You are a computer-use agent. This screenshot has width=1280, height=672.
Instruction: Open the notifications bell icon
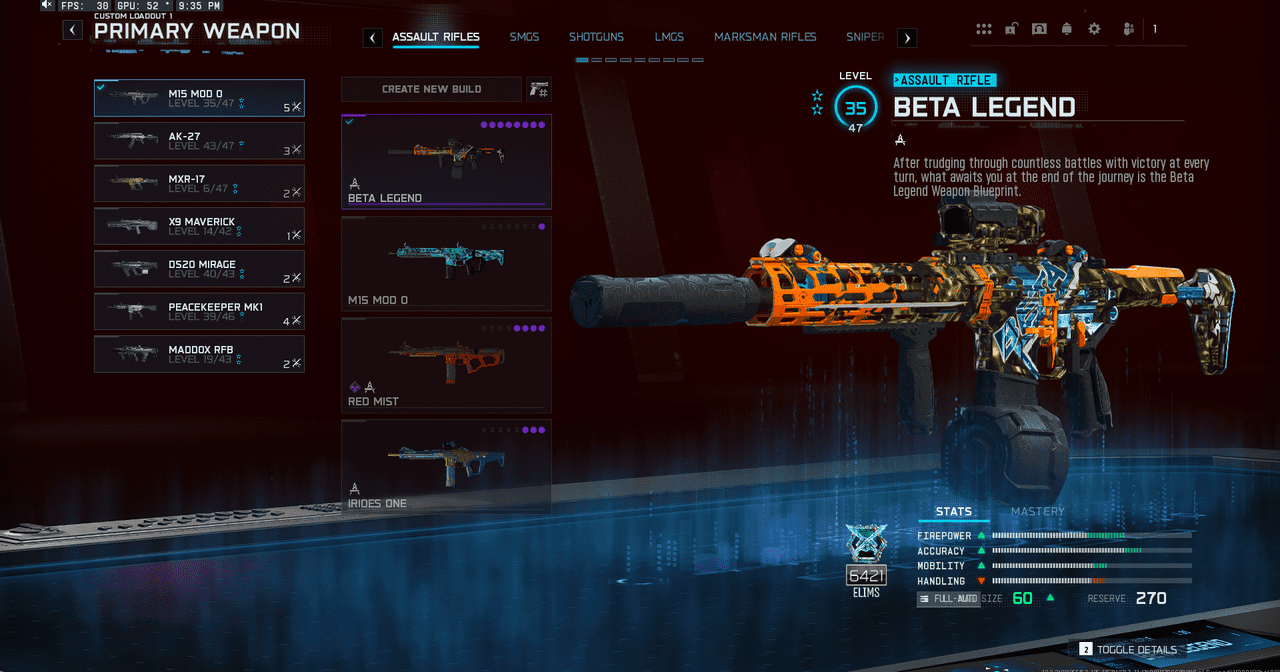tap(1067, 29)
